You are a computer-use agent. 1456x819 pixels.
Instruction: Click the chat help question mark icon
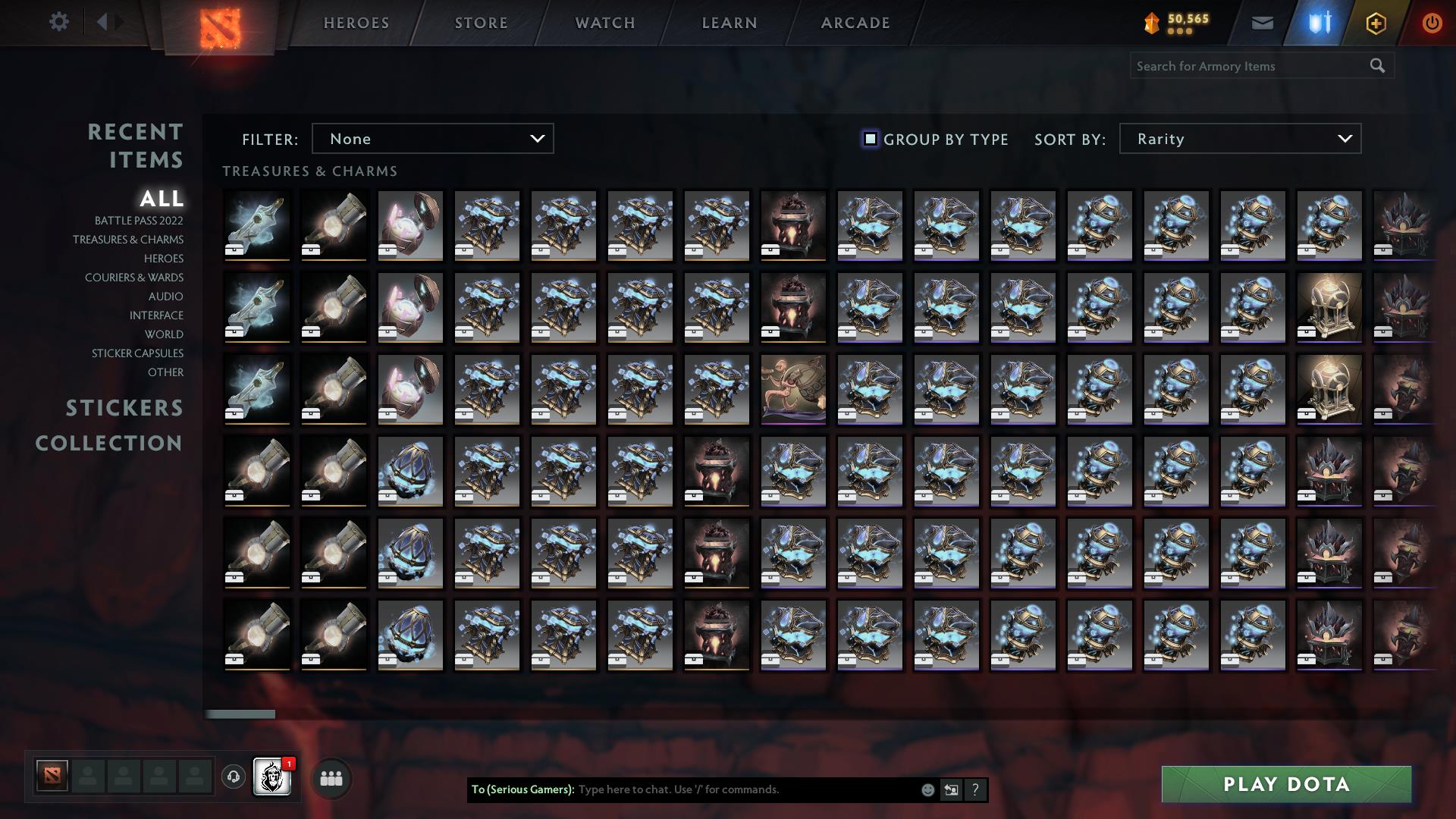pyautogui.click(x=975, y=789)
